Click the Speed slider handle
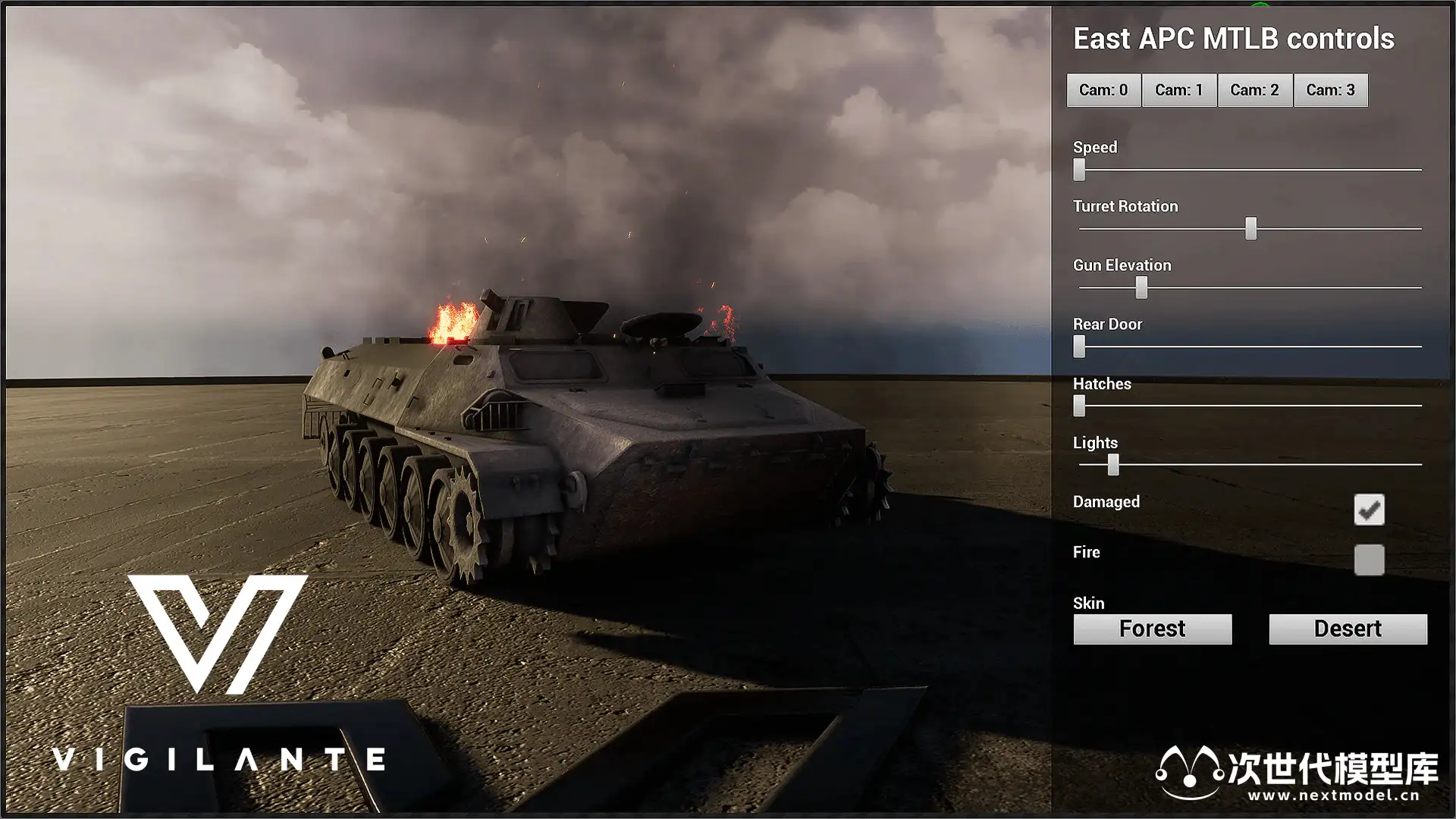The image size is (1456, 819). [x=1079, y=170]
